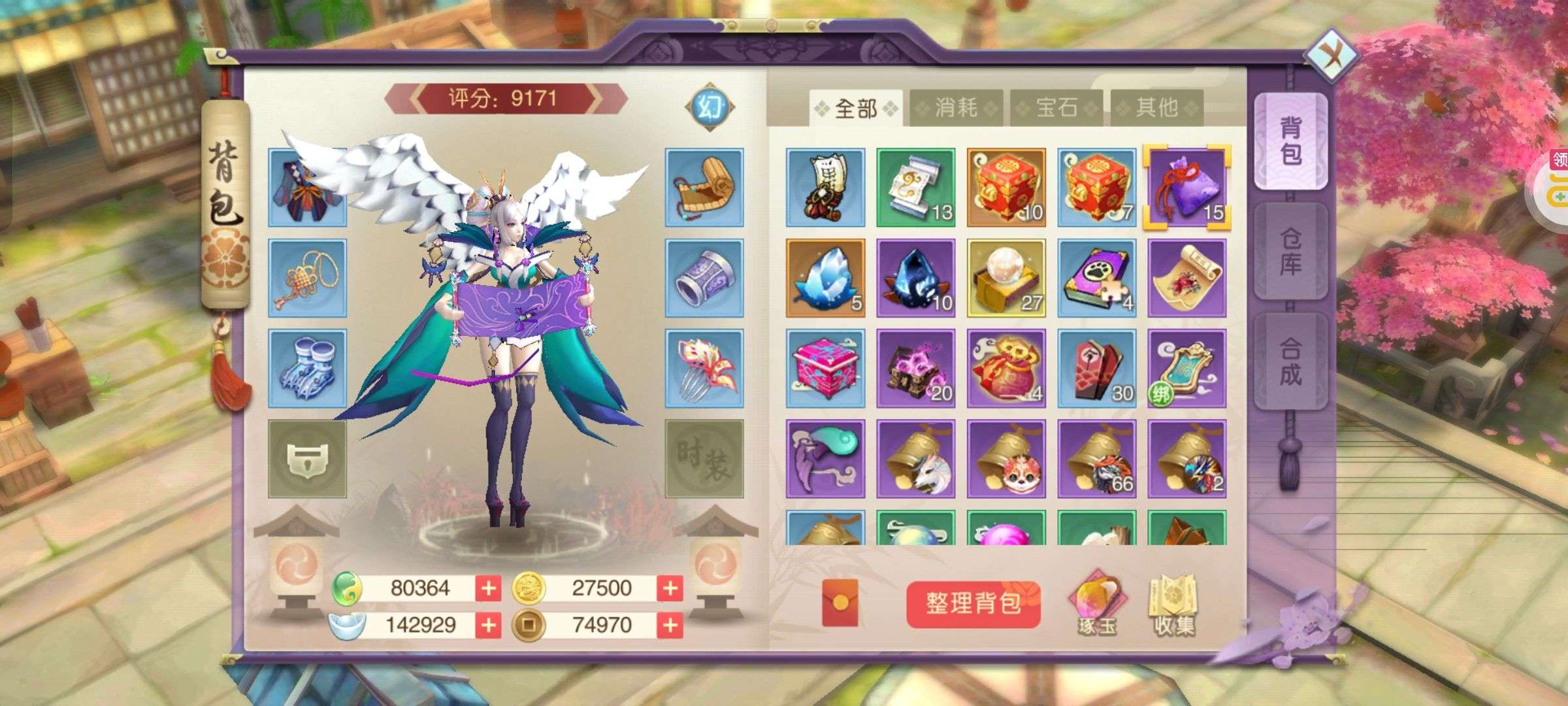Viewport: 1568px width, 706px height.
Task: Click the red envelope icon
Action: (x=840, y=603)
